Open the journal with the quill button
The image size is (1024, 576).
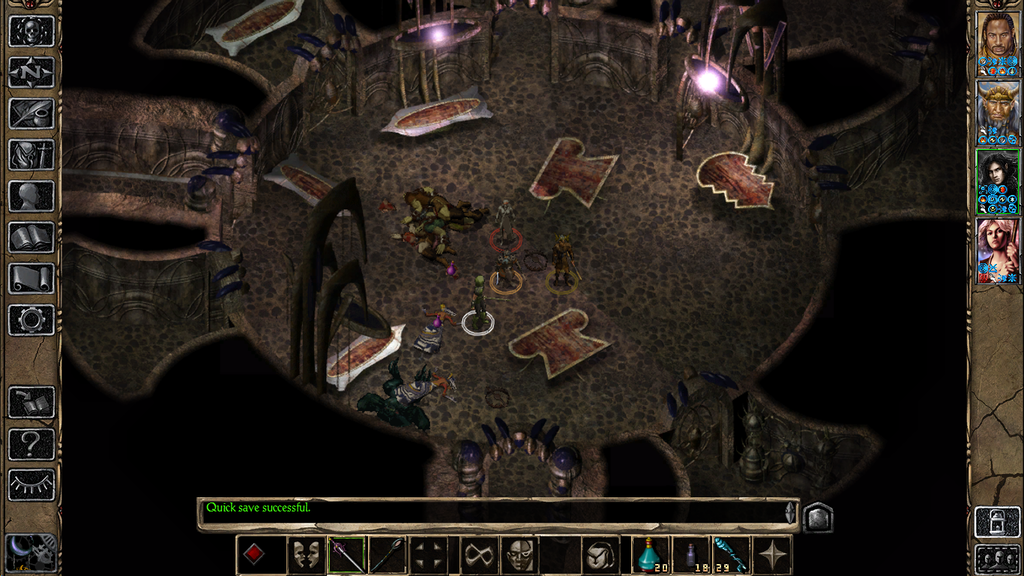[x=31, y=113]
